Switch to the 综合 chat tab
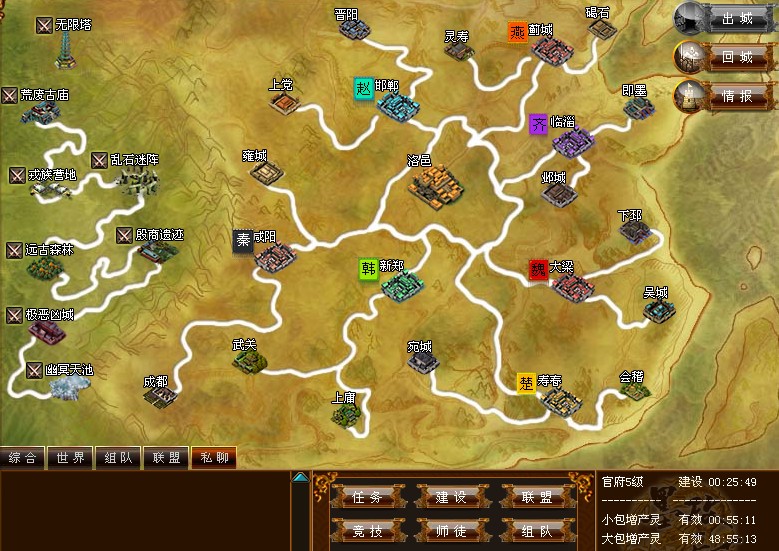This screenshot has height=551, width=779. point(23,458)
